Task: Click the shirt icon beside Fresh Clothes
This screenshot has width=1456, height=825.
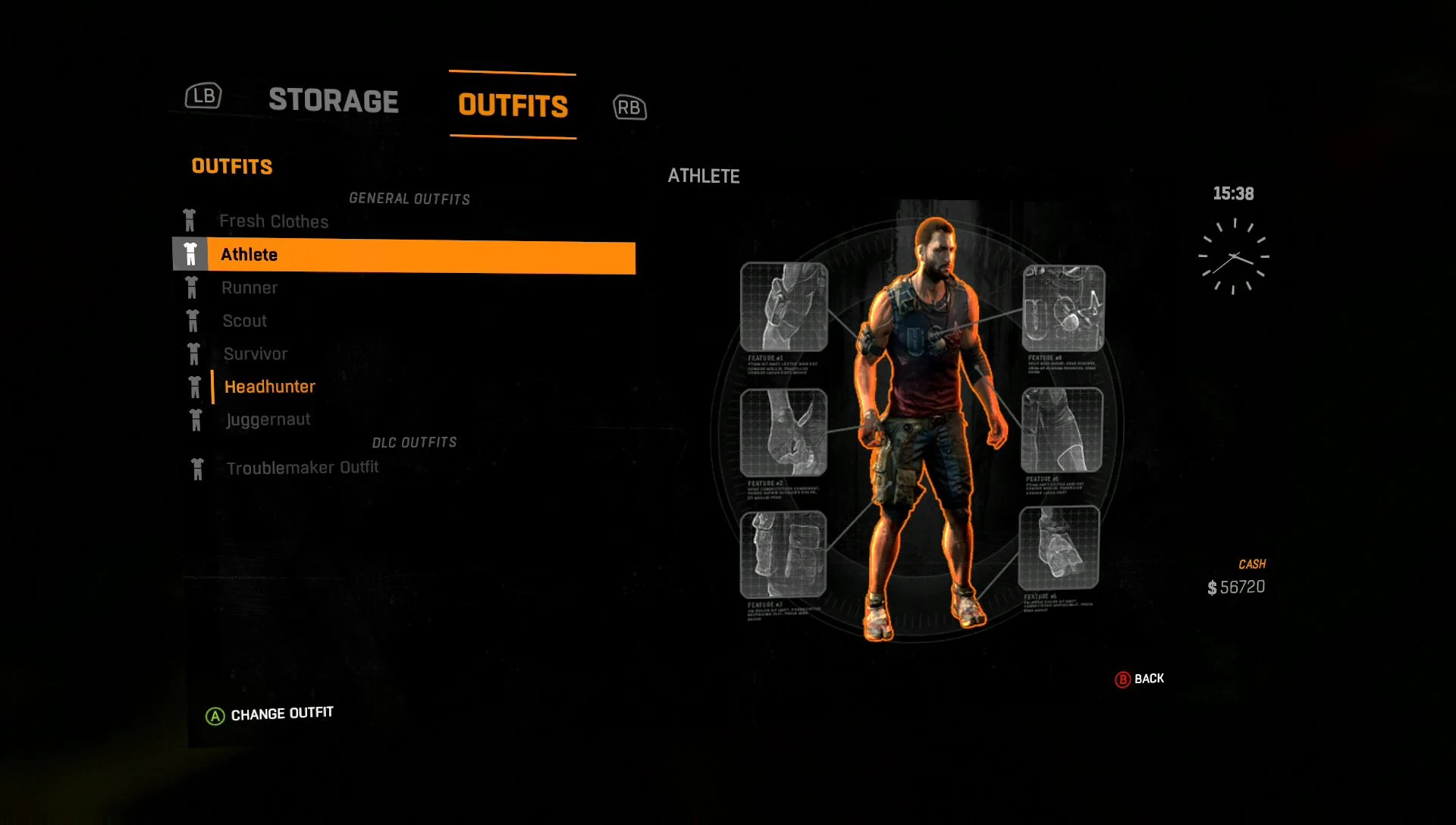Action: [x=192, y=221]
